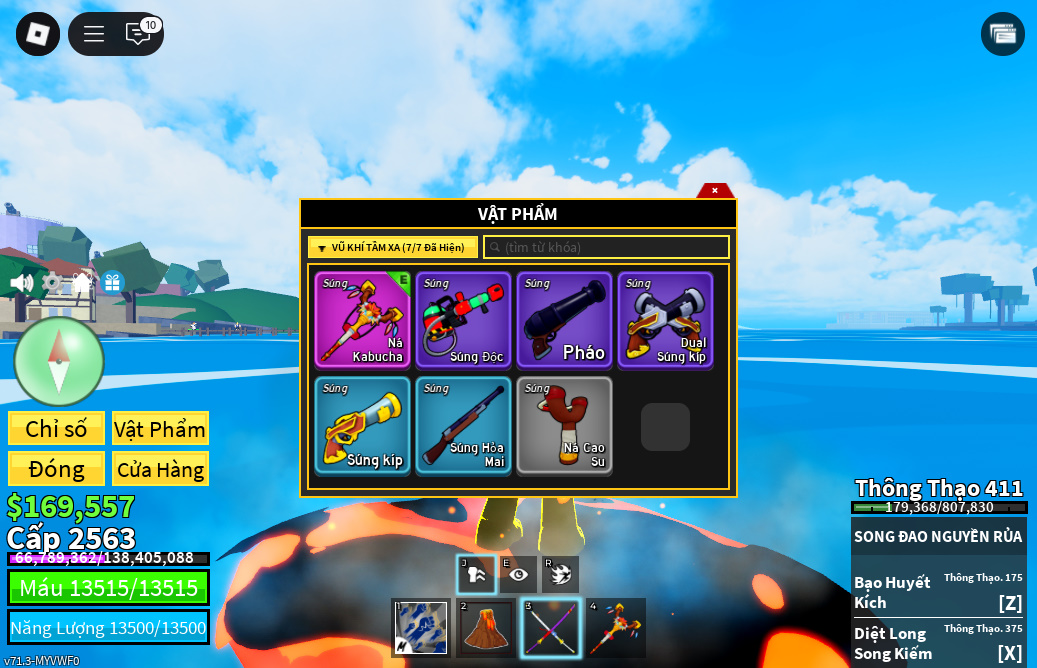Viewport: 1037px width, 668px height.
Task: Click the Đóng button
Action: 56,469
